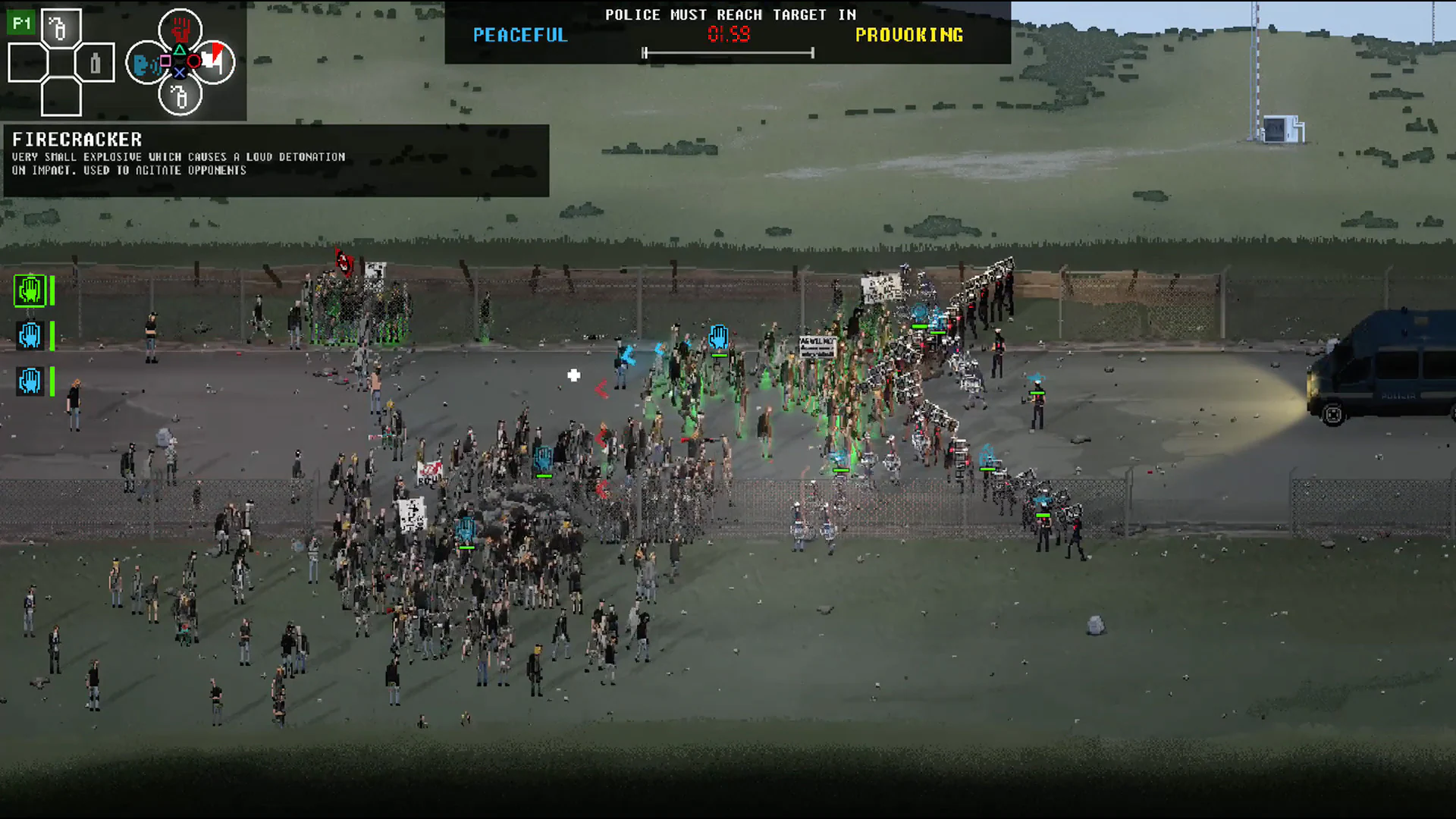Click the peaceful-provoking stance meter handle
This screenshot has width=1456, height=819.
click(x=646, y=53)
